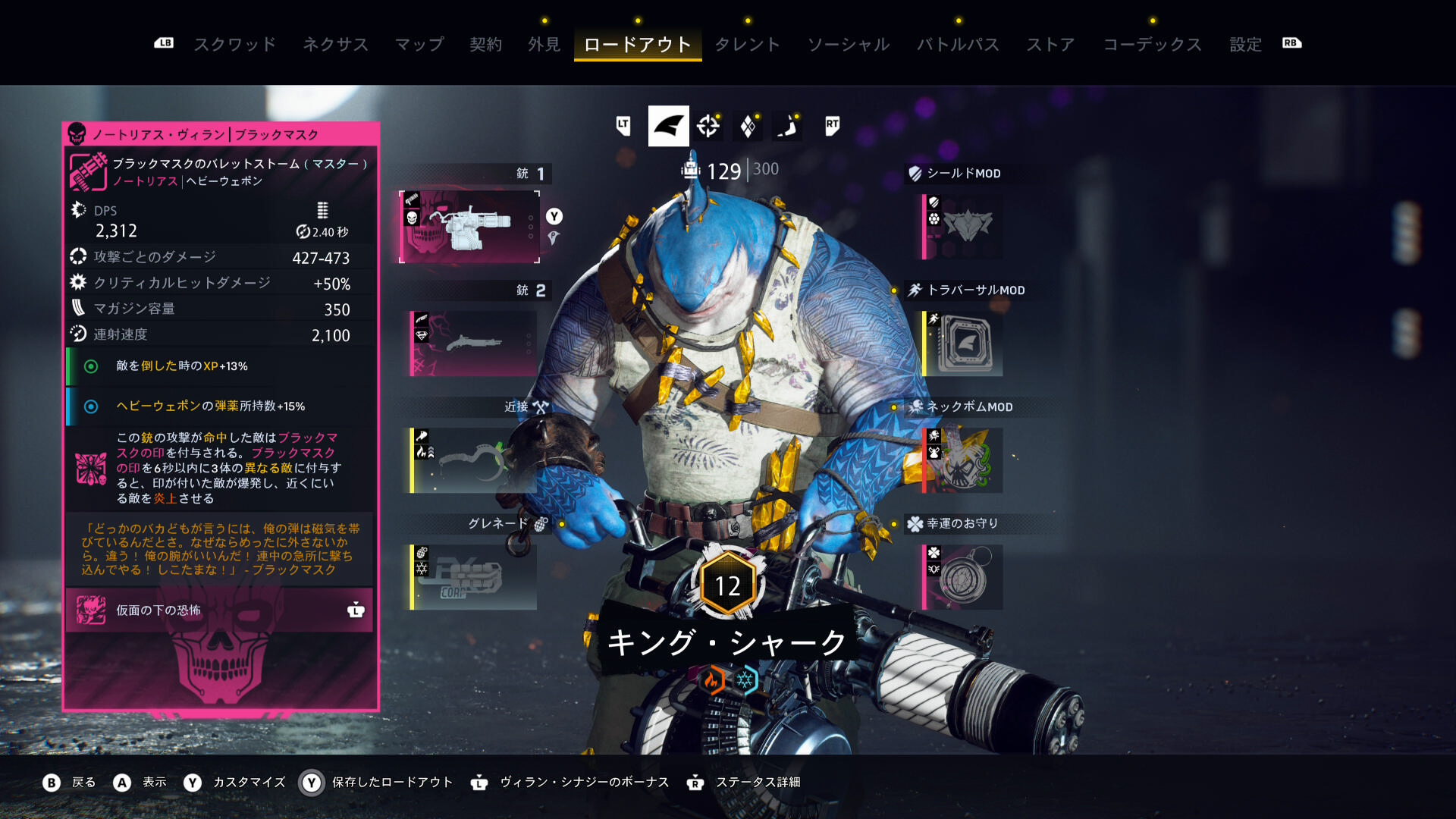This screenshot has height=819, width=1456.
Task: Switch to the タレント tab
Action: [x=747, y=44]
